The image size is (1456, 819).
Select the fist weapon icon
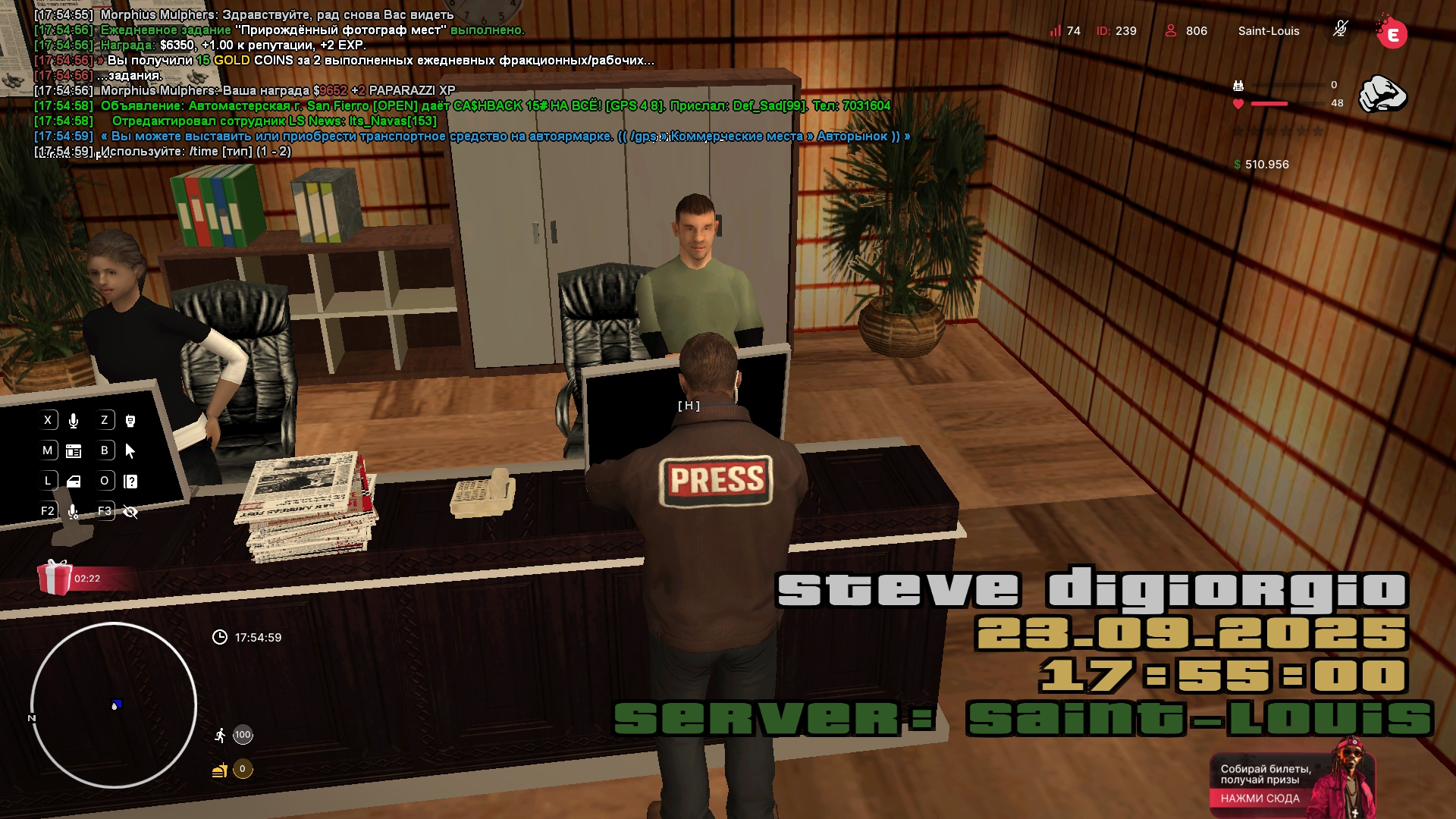point(1382,94)
